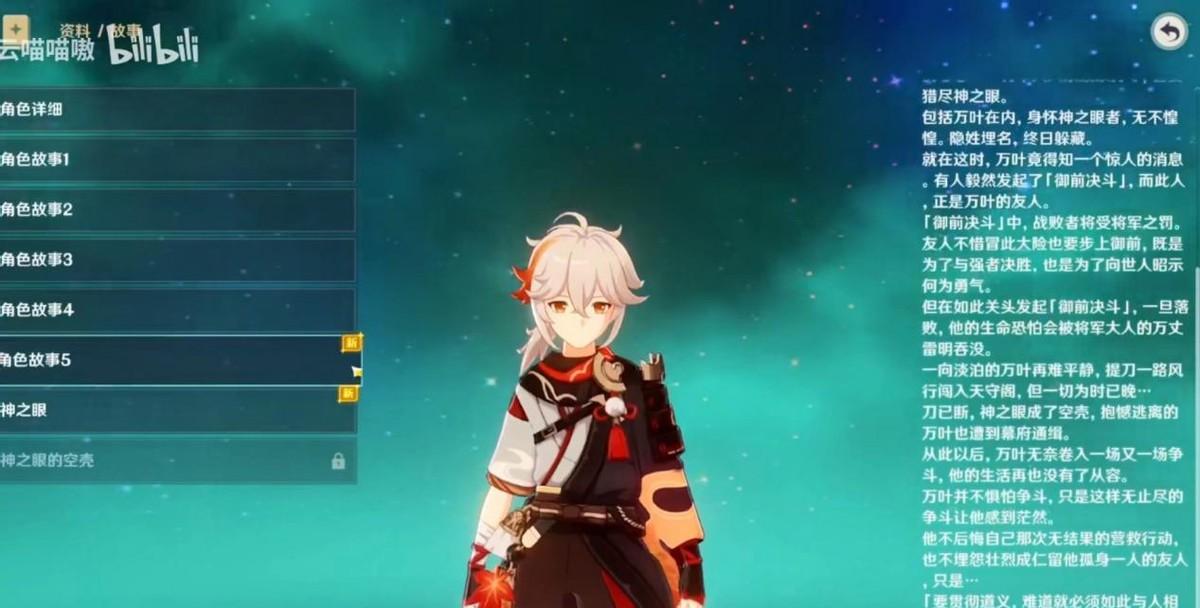Select the highlighted 角色故事5 entry
This screenshot has width=1200, height=608.
[x=177, y=360]
